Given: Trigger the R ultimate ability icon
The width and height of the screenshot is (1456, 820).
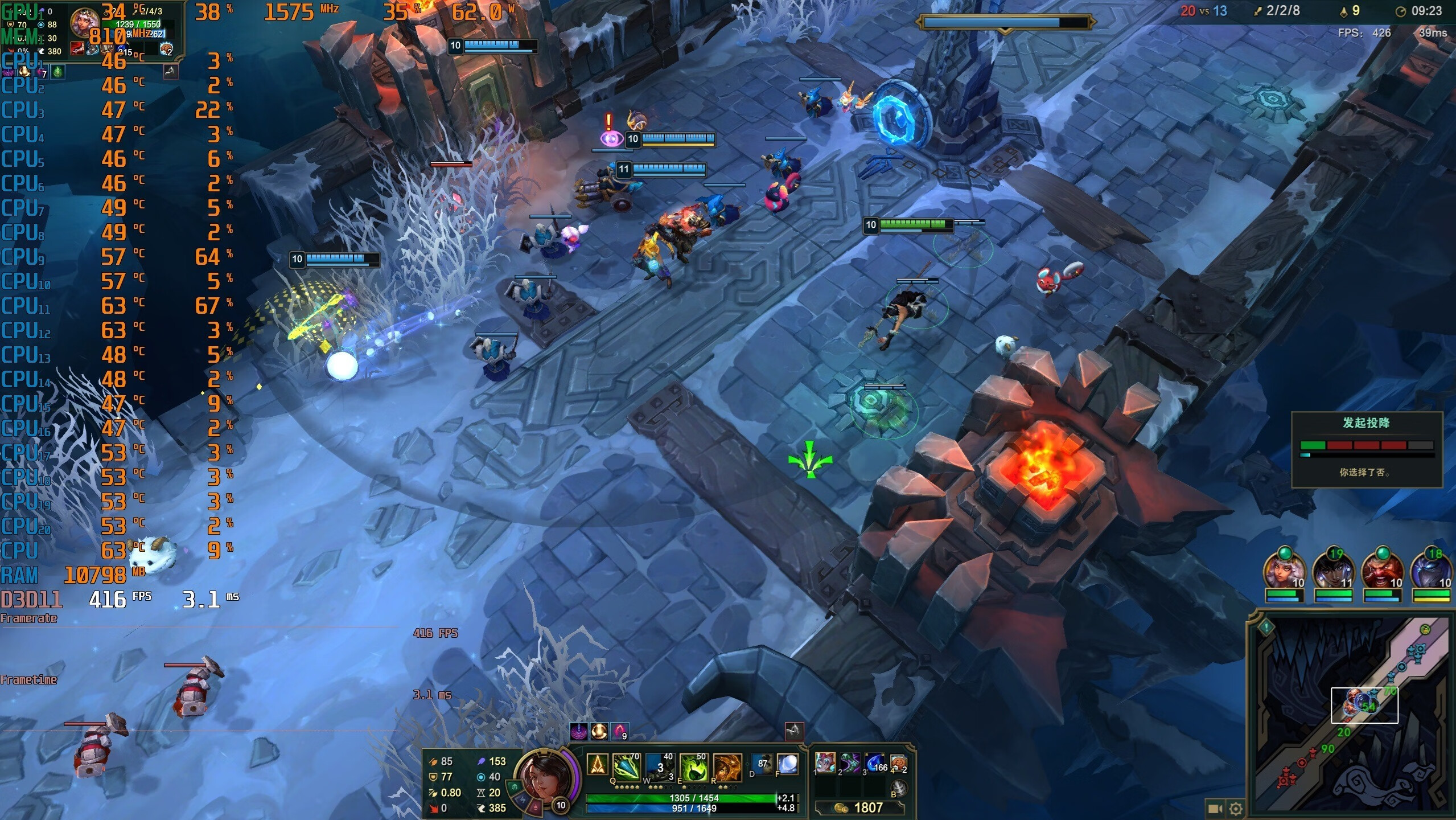Looking at the screenshot, I should click(727, 767).
